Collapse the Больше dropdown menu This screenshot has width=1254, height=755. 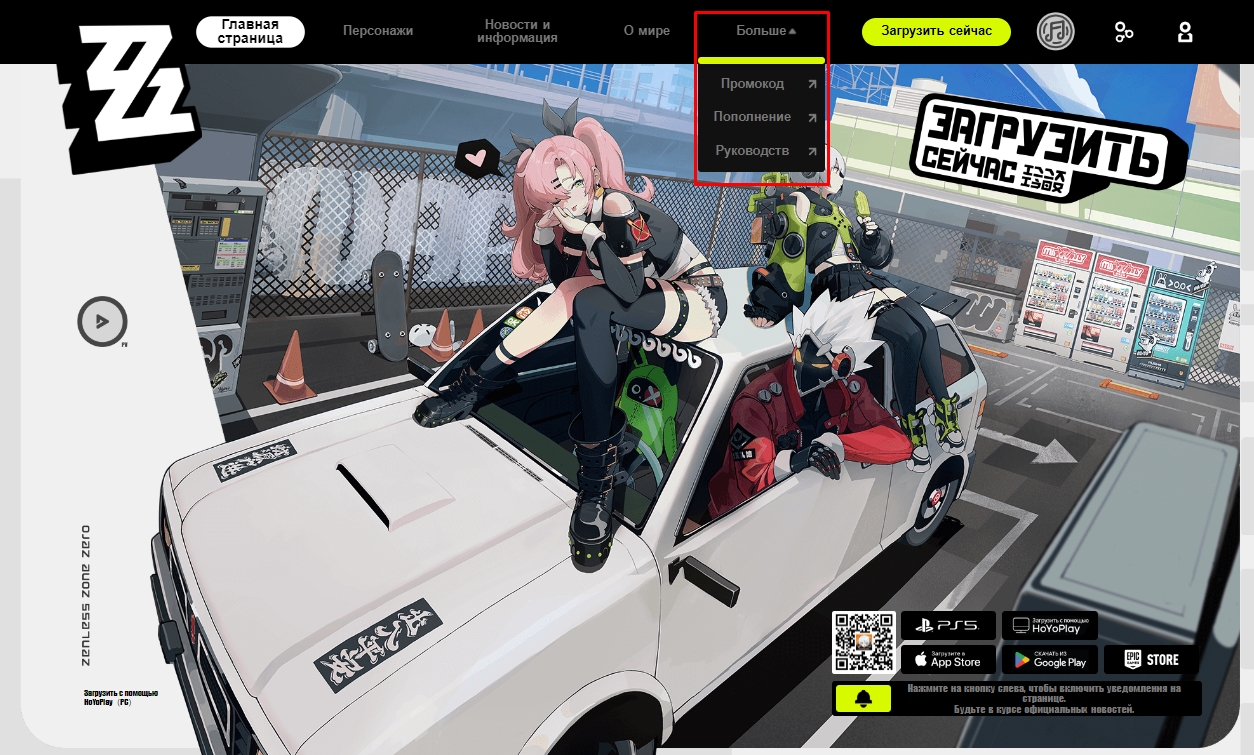[x=766, y=31]
